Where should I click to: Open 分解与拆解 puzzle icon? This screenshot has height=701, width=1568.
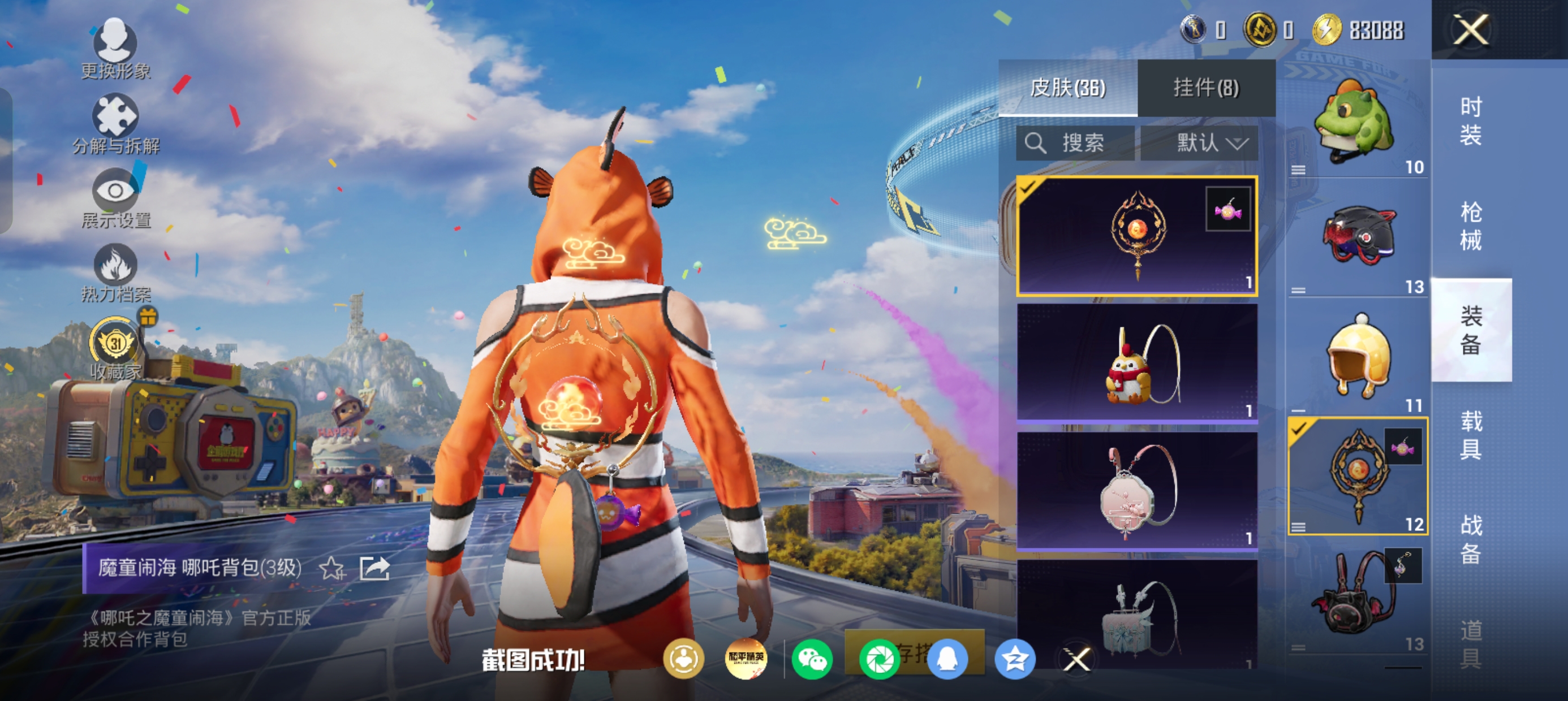coord(115,123)
